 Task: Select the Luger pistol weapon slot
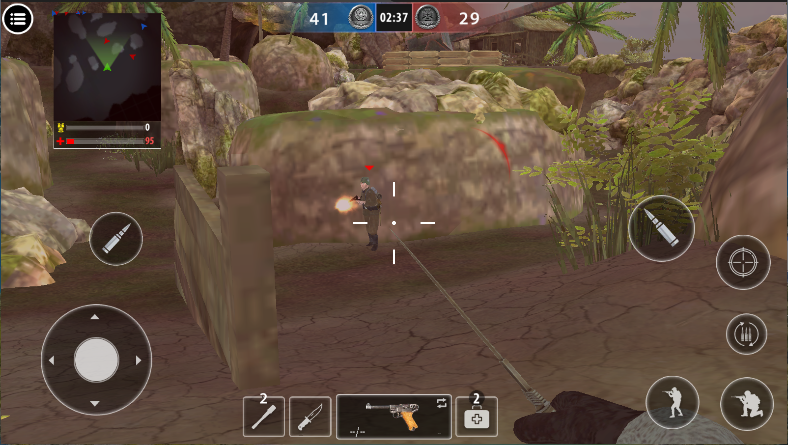393,416
